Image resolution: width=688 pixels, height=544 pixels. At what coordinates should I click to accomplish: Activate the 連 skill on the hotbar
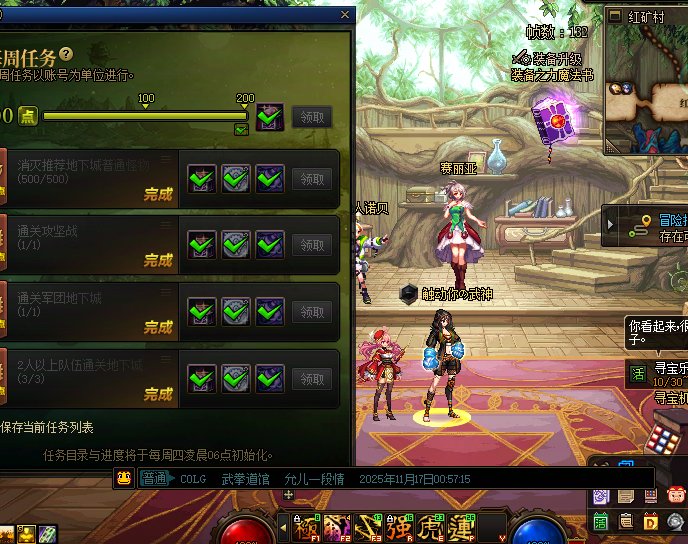coord(462,527)
